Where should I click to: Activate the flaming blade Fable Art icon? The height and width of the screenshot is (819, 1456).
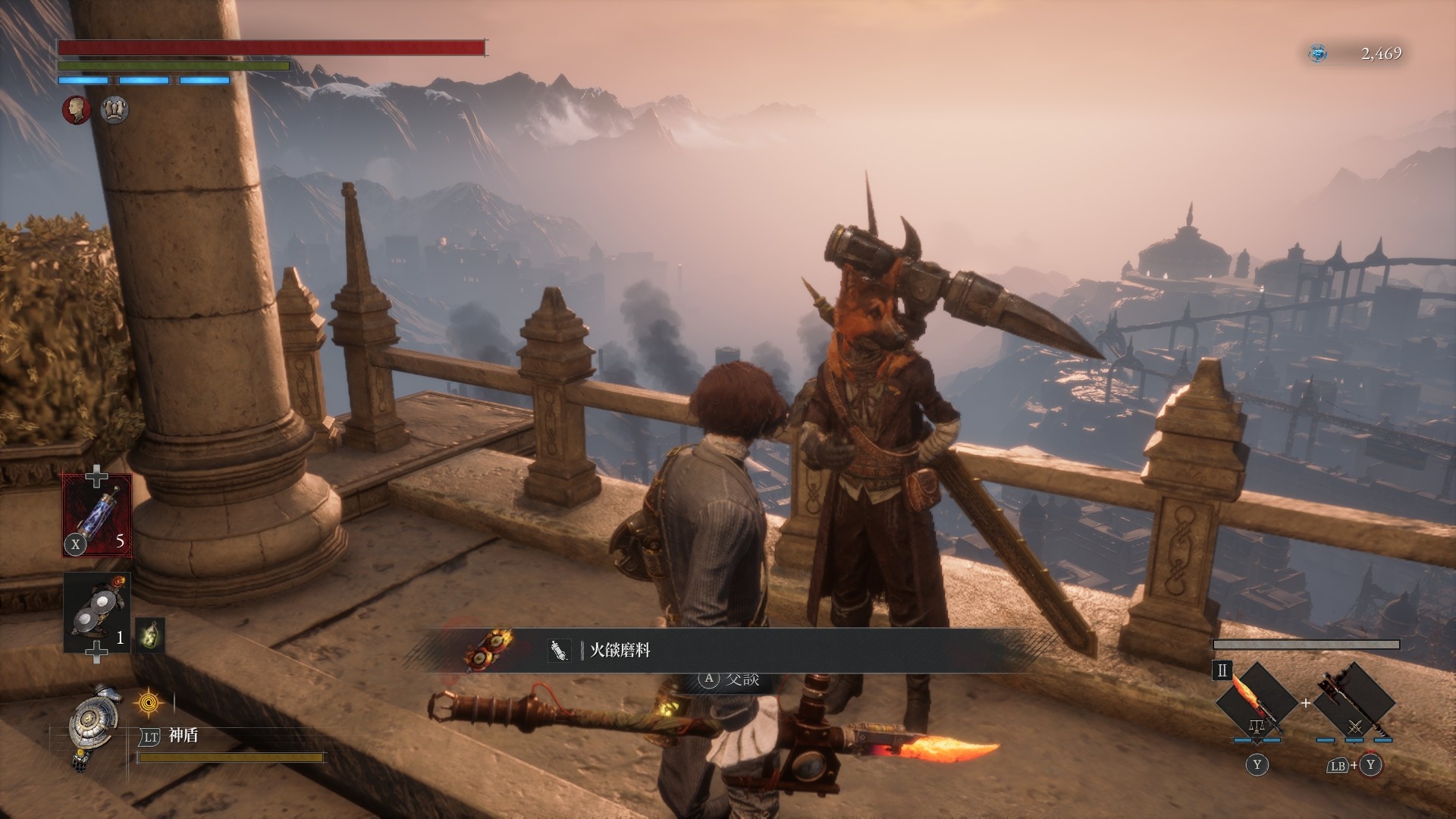[x=1256, y=704]
